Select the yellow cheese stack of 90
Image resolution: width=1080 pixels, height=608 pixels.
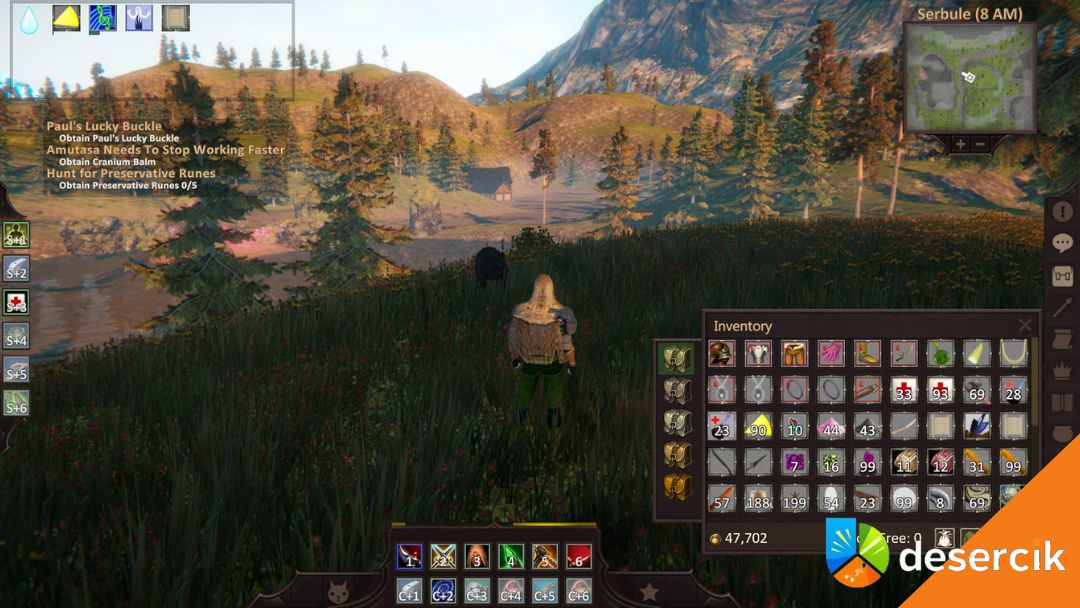point(758,426)
